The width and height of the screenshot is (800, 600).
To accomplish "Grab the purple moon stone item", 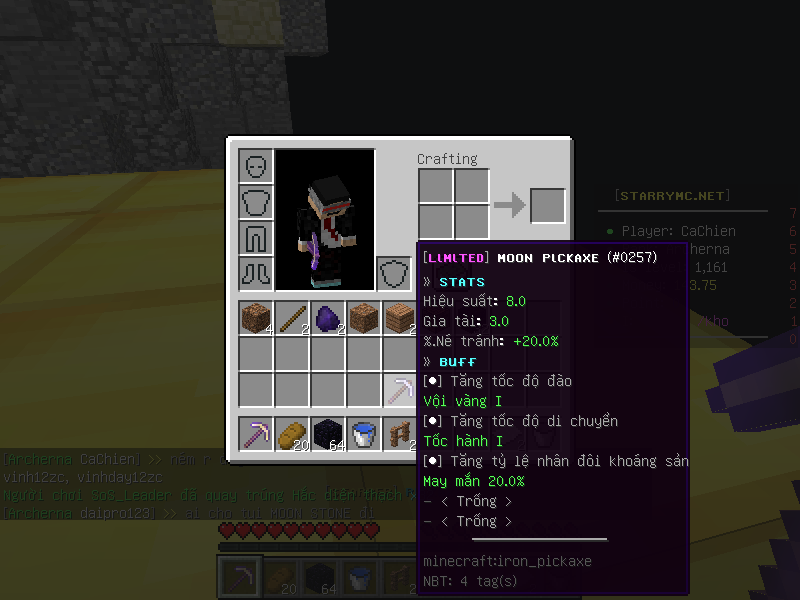I will 328,318.
